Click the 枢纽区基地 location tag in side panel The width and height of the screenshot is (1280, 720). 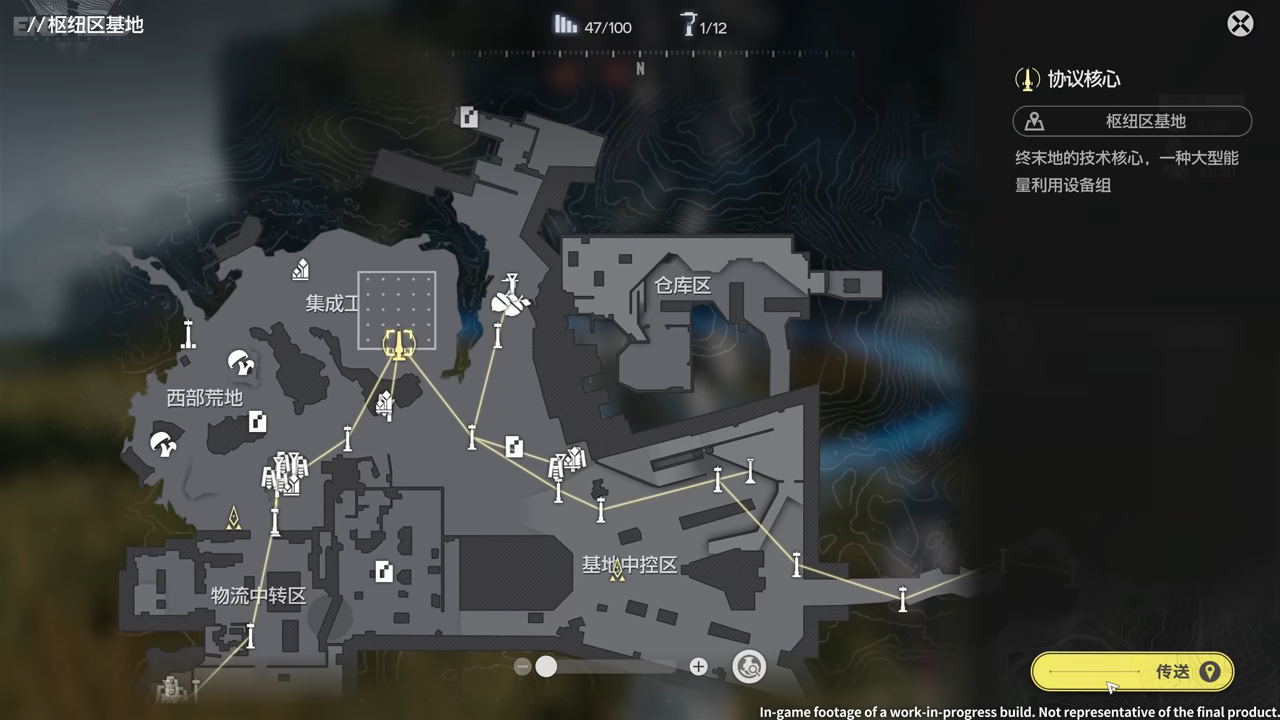click(x=1132, y=121)
